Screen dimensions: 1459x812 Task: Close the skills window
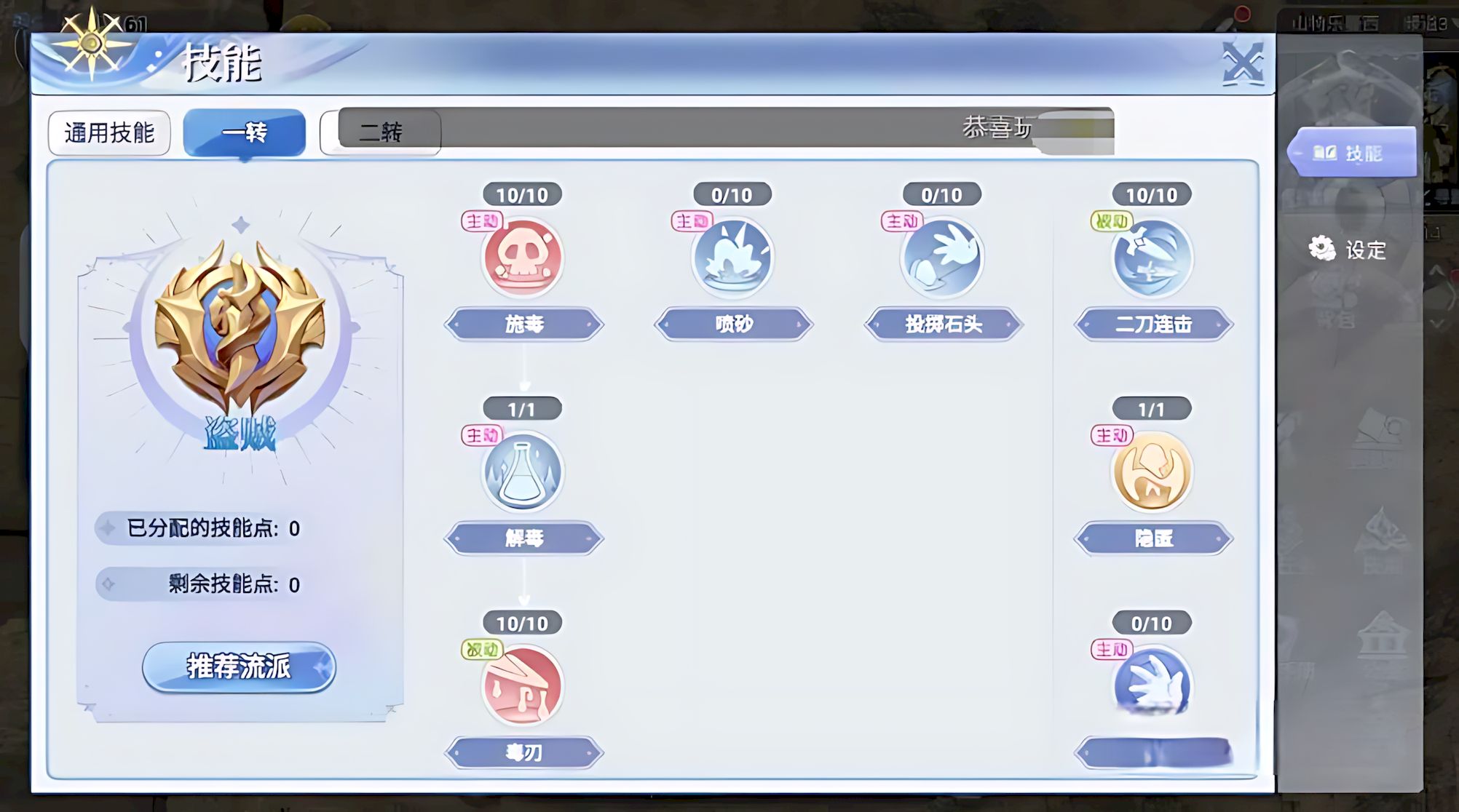[1243, 63]
